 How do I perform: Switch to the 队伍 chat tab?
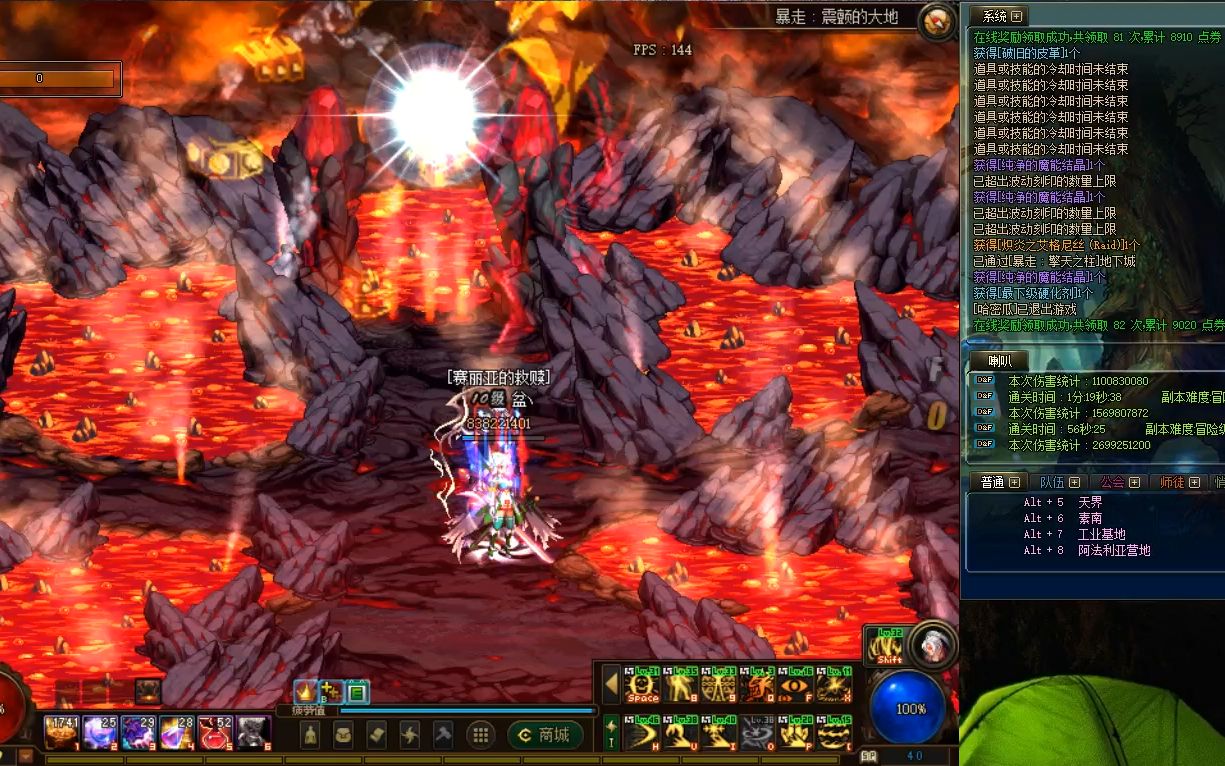pyautogui.click(x=1060, y=482)
